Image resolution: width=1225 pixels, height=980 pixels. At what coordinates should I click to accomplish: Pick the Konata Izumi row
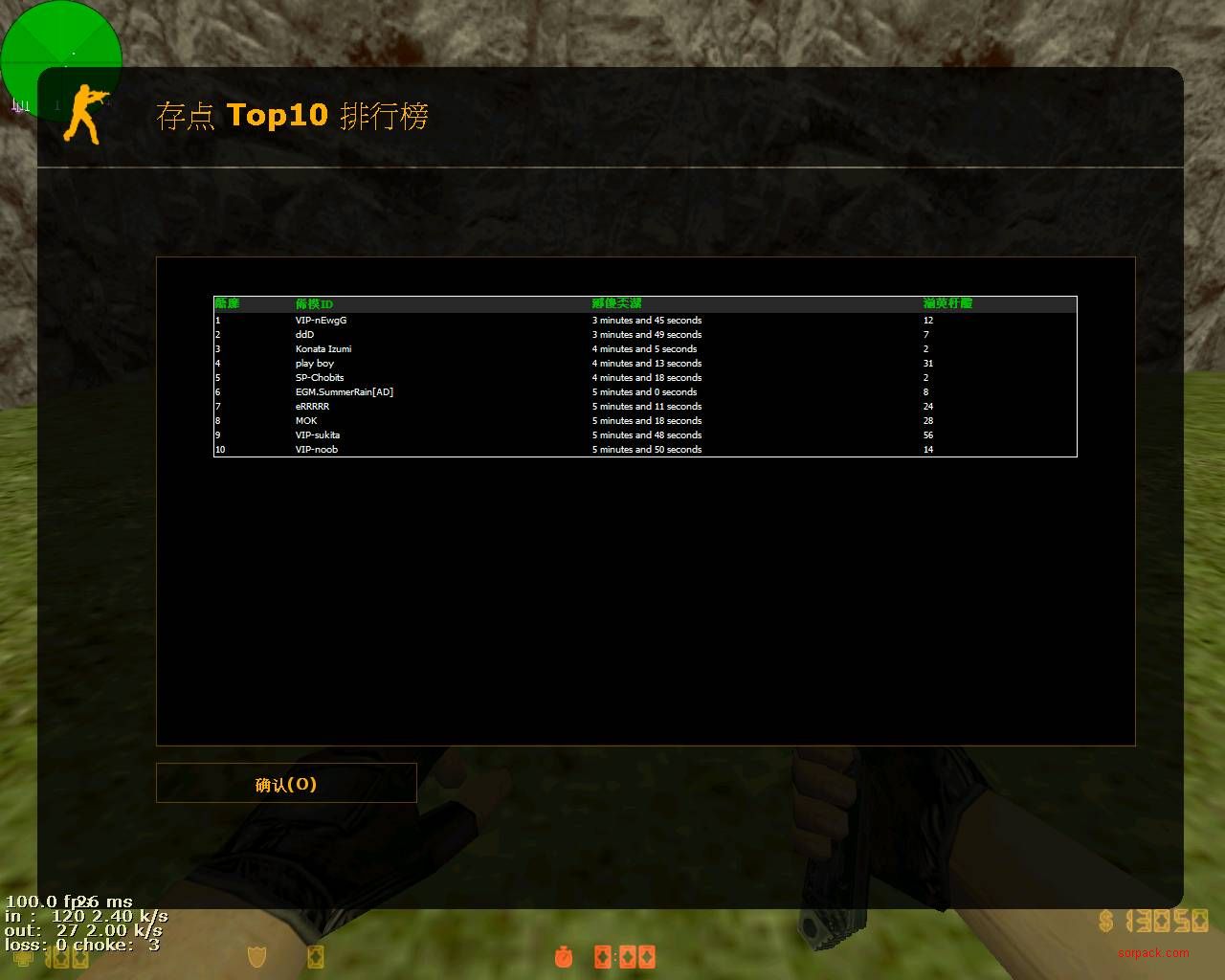[323, 349]
